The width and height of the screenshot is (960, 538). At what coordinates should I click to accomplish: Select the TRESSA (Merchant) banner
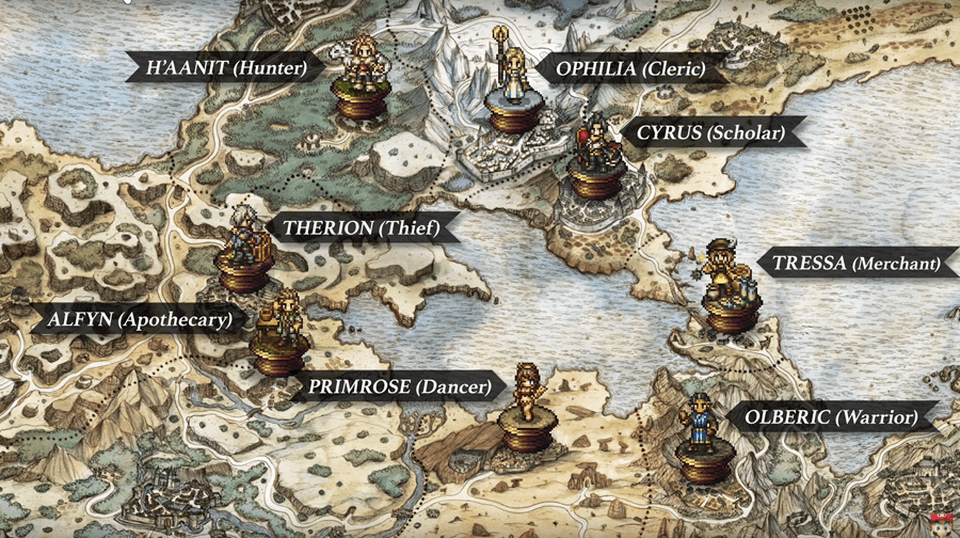click(855, 264)
